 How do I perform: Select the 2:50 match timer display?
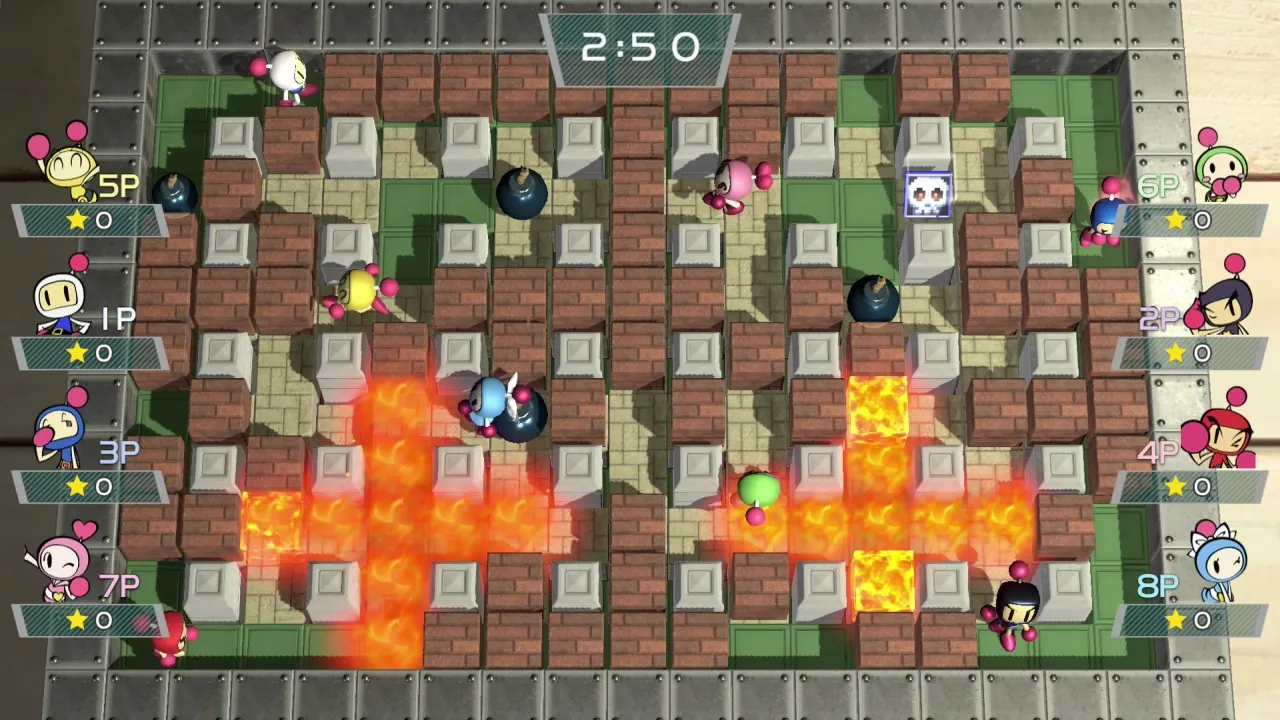click(x=642, y=45)
